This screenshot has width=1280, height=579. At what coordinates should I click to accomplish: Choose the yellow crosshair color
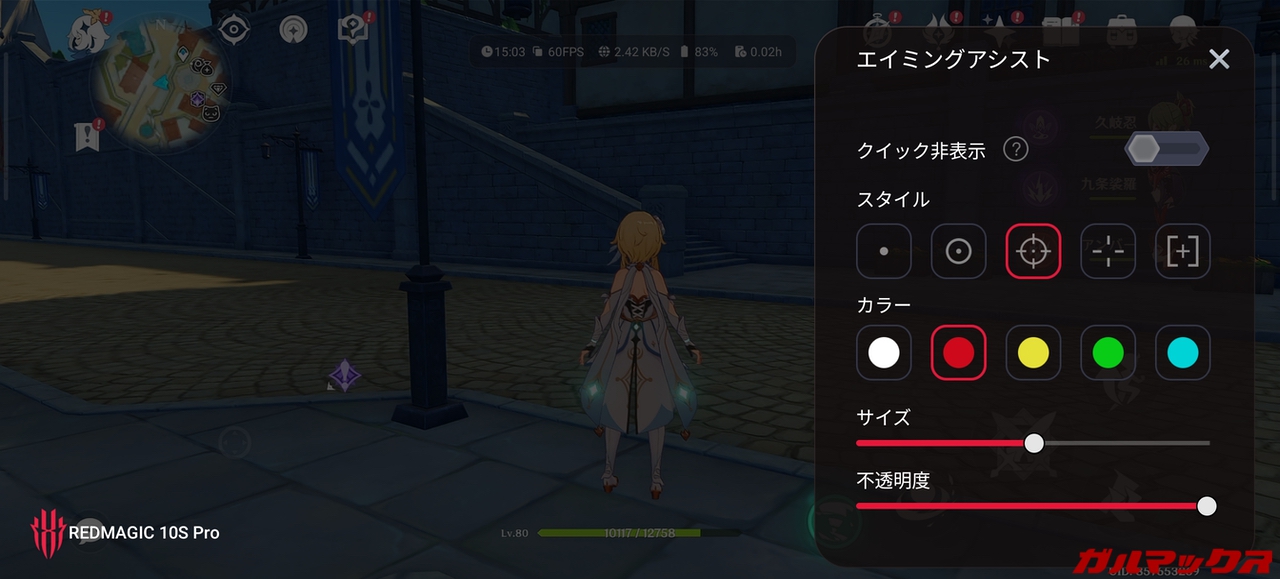pyautogui.click(x=1033, y=353)
